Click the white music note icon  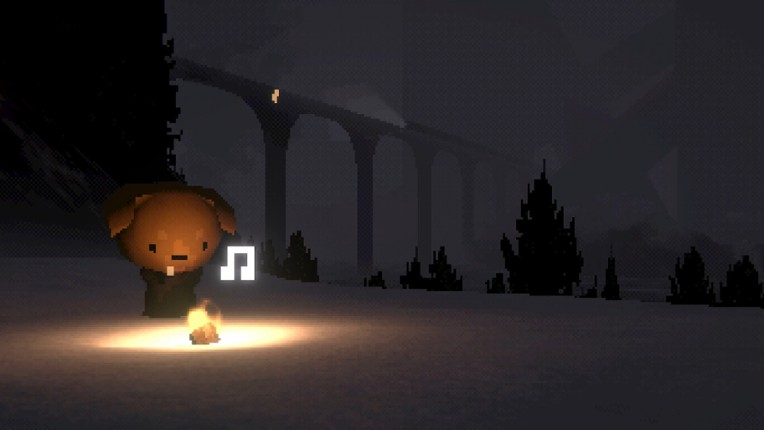(237, 263)
